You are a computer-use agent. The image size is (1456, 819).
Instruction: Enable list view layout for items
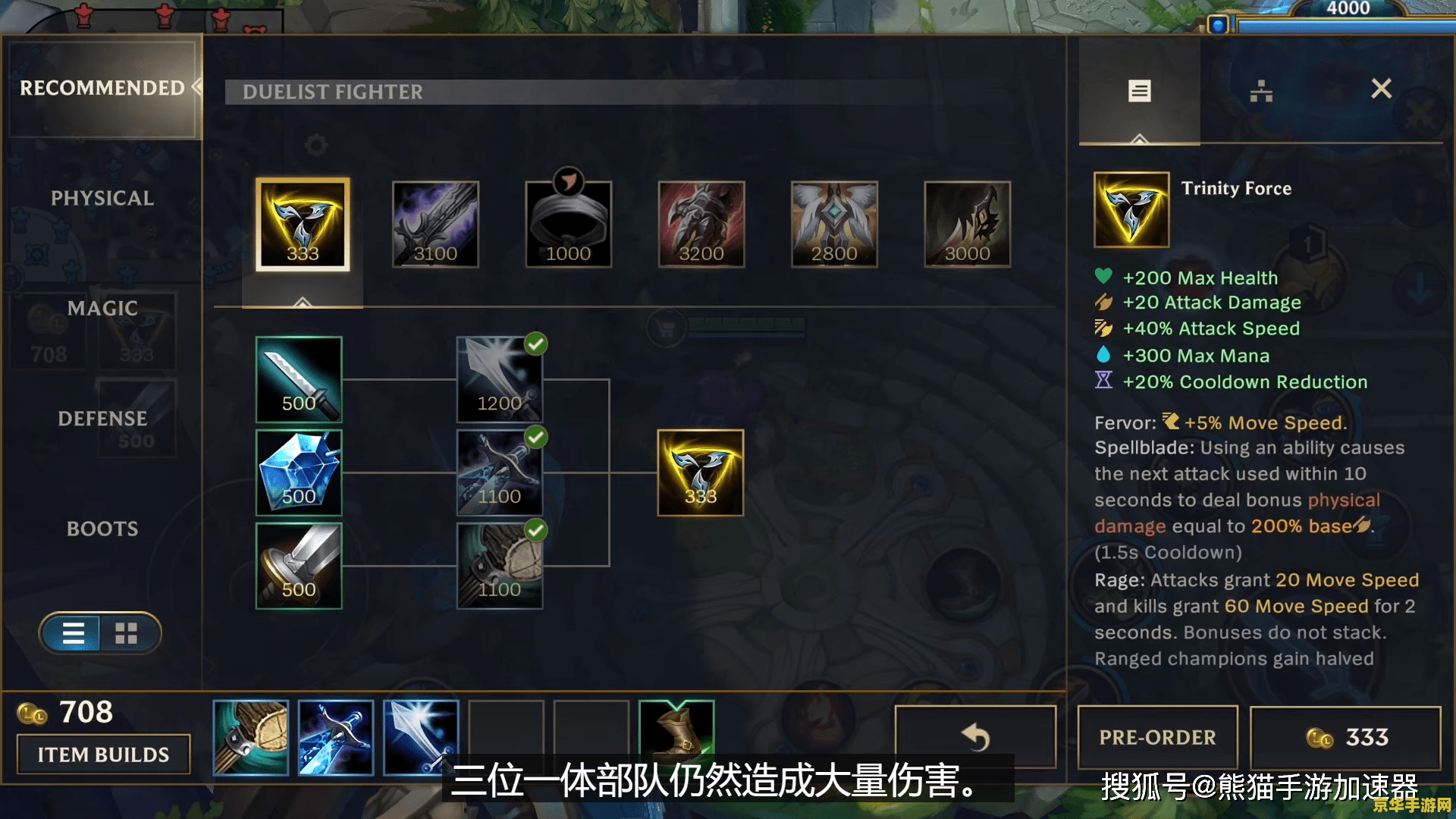[74, 634]
